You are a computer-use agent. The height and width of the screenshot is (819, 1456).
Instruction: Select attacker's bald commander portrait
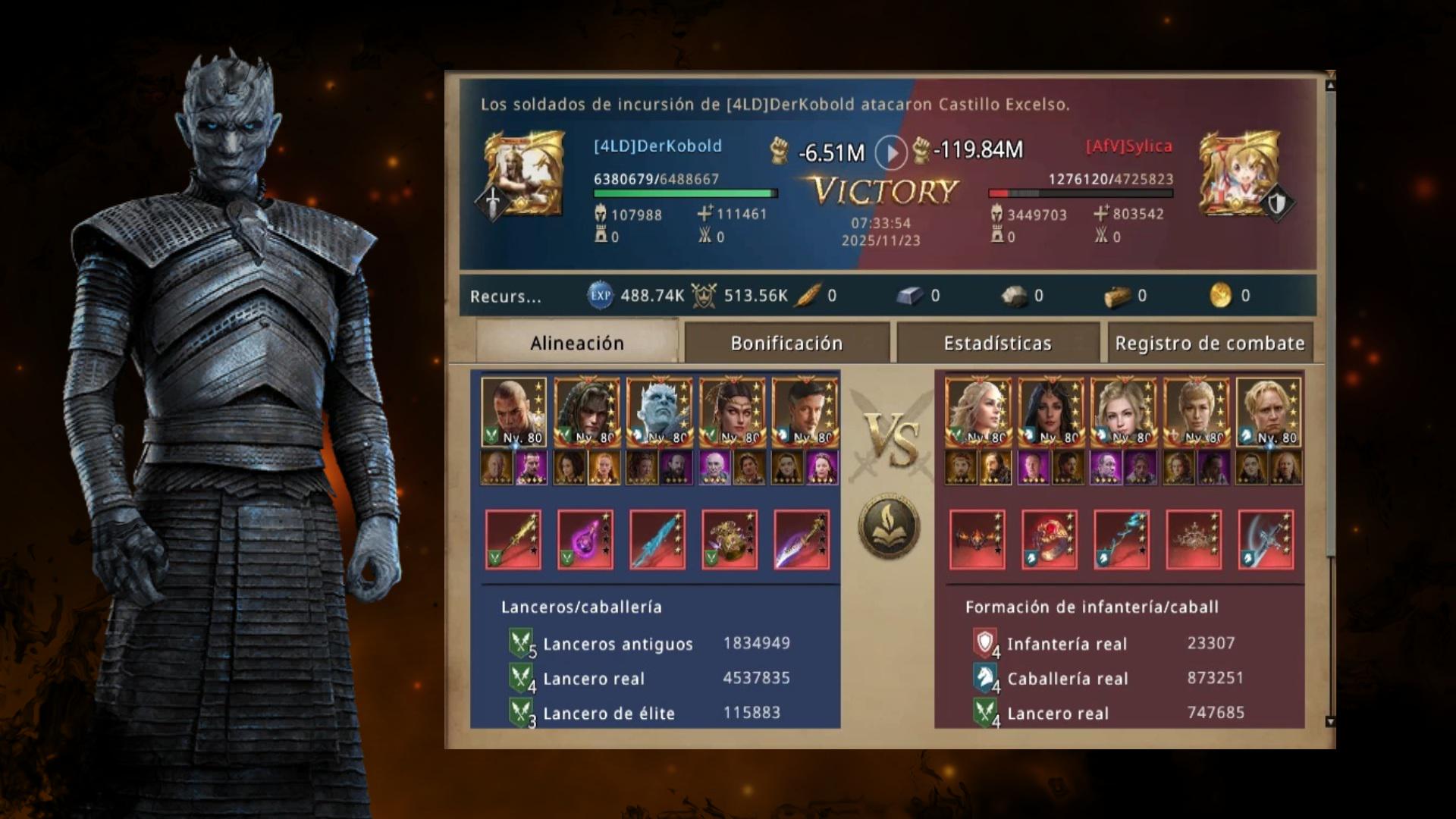point(513,411)
